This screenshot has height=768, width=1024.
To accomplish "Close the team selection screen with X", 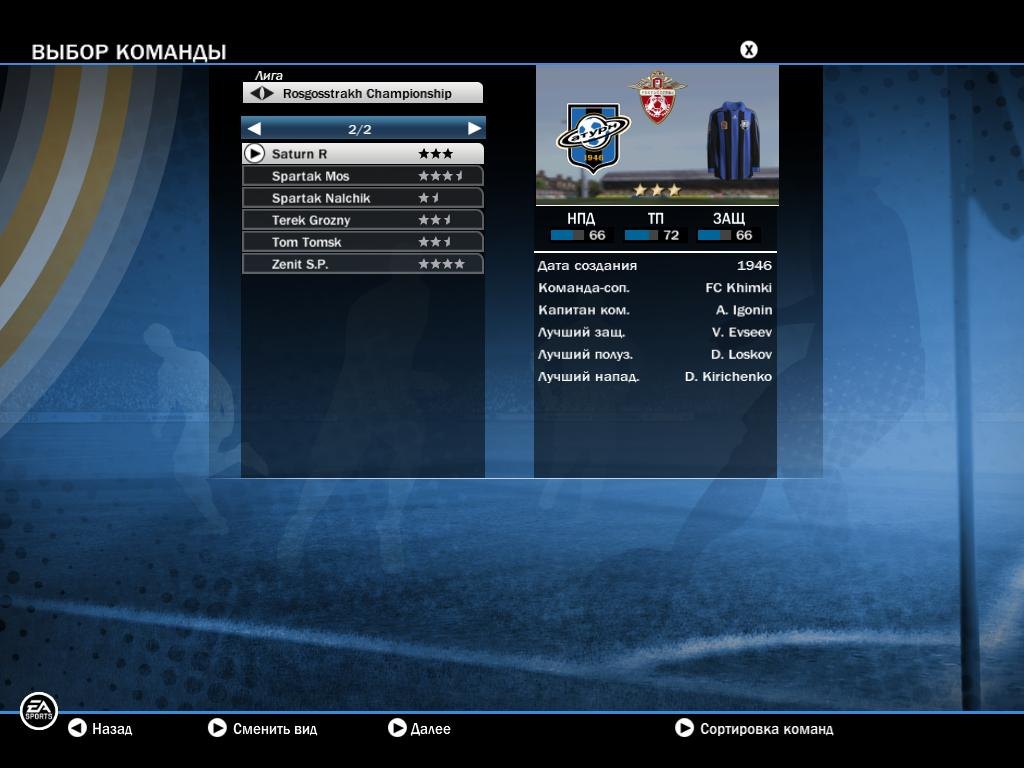I will (x=748, y=50).
